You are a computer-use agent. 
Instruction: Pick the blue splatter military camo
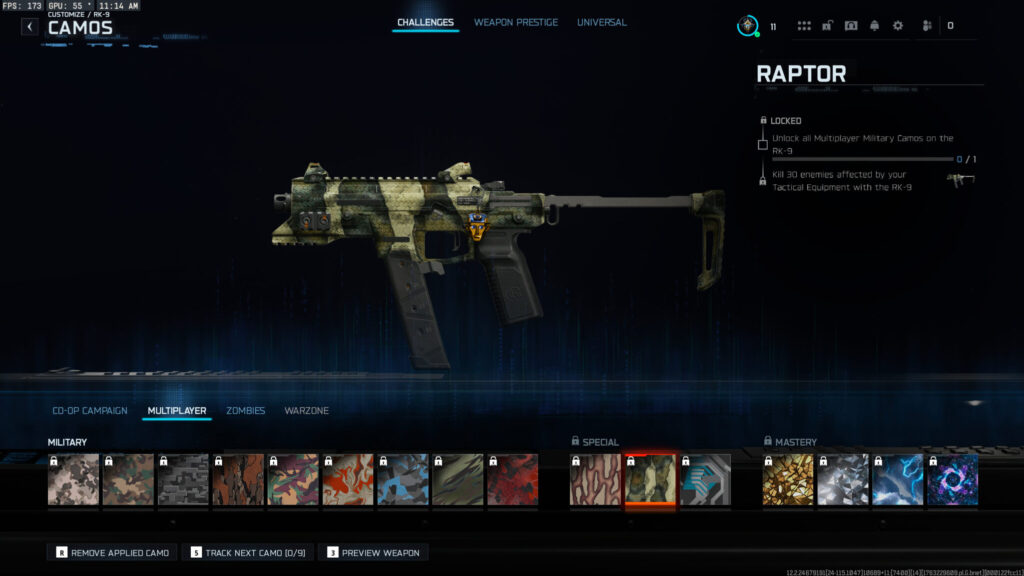coord(402,479)
